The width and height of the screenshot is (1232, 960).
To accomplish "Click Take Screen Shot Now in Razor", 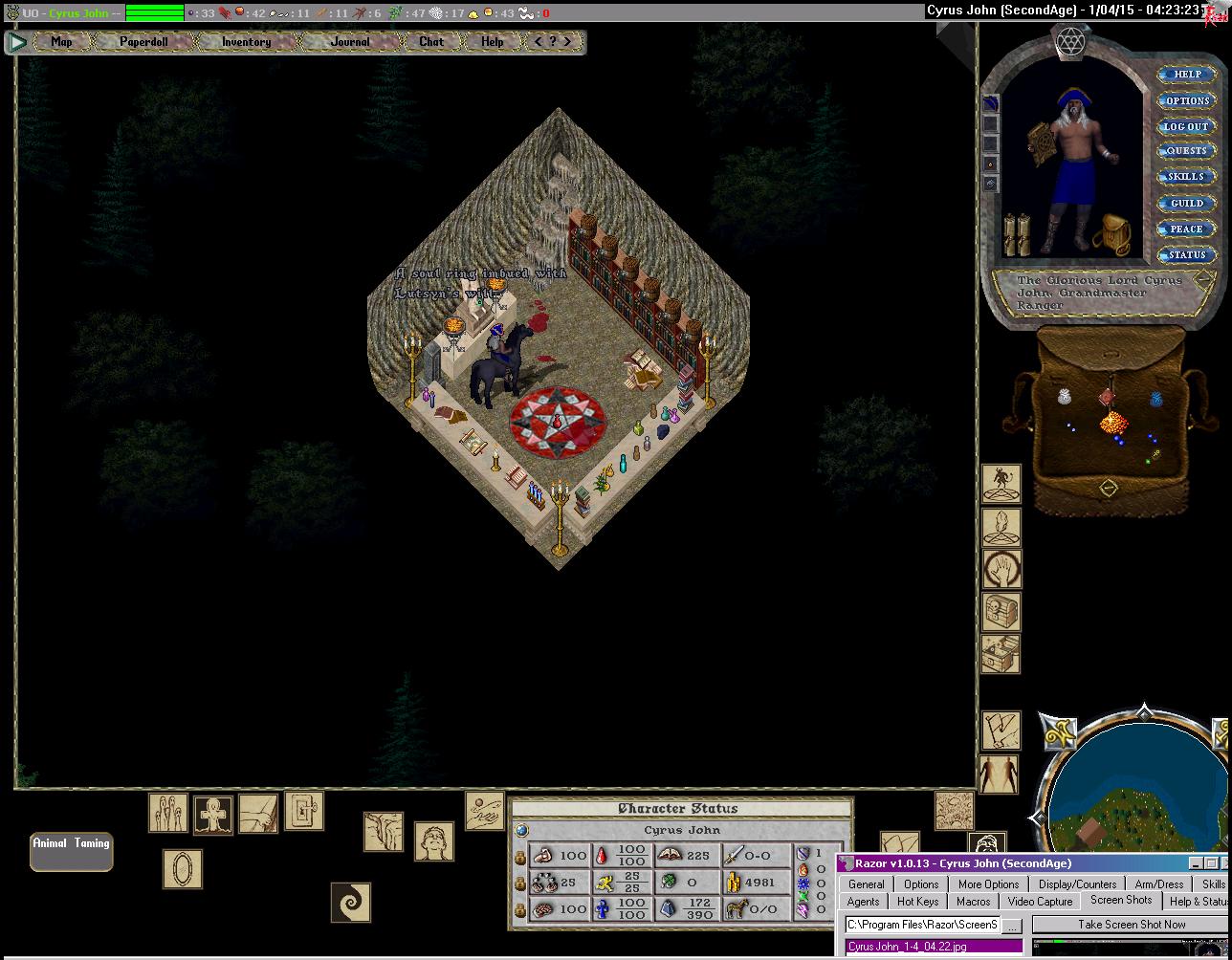I will (x=1131, y=925).
